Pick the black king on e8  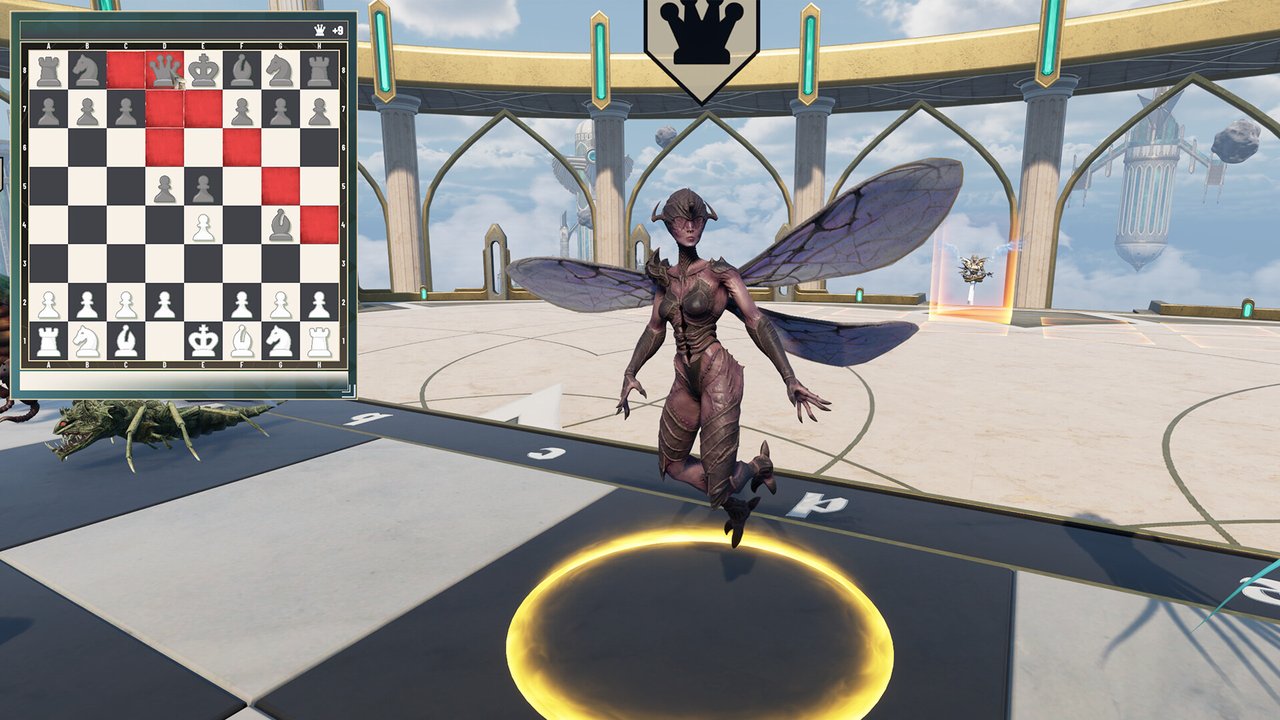(203, 70)
